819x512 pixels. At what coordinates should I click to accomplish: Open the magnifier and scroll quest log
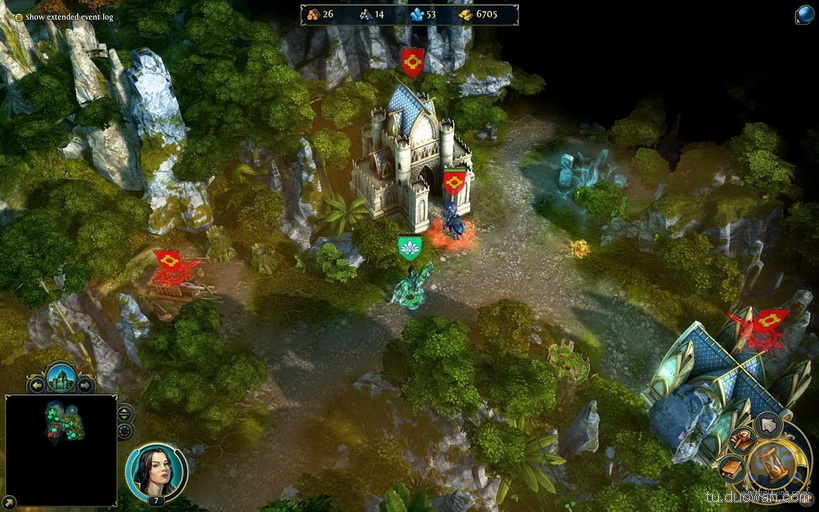pos(741,438)
